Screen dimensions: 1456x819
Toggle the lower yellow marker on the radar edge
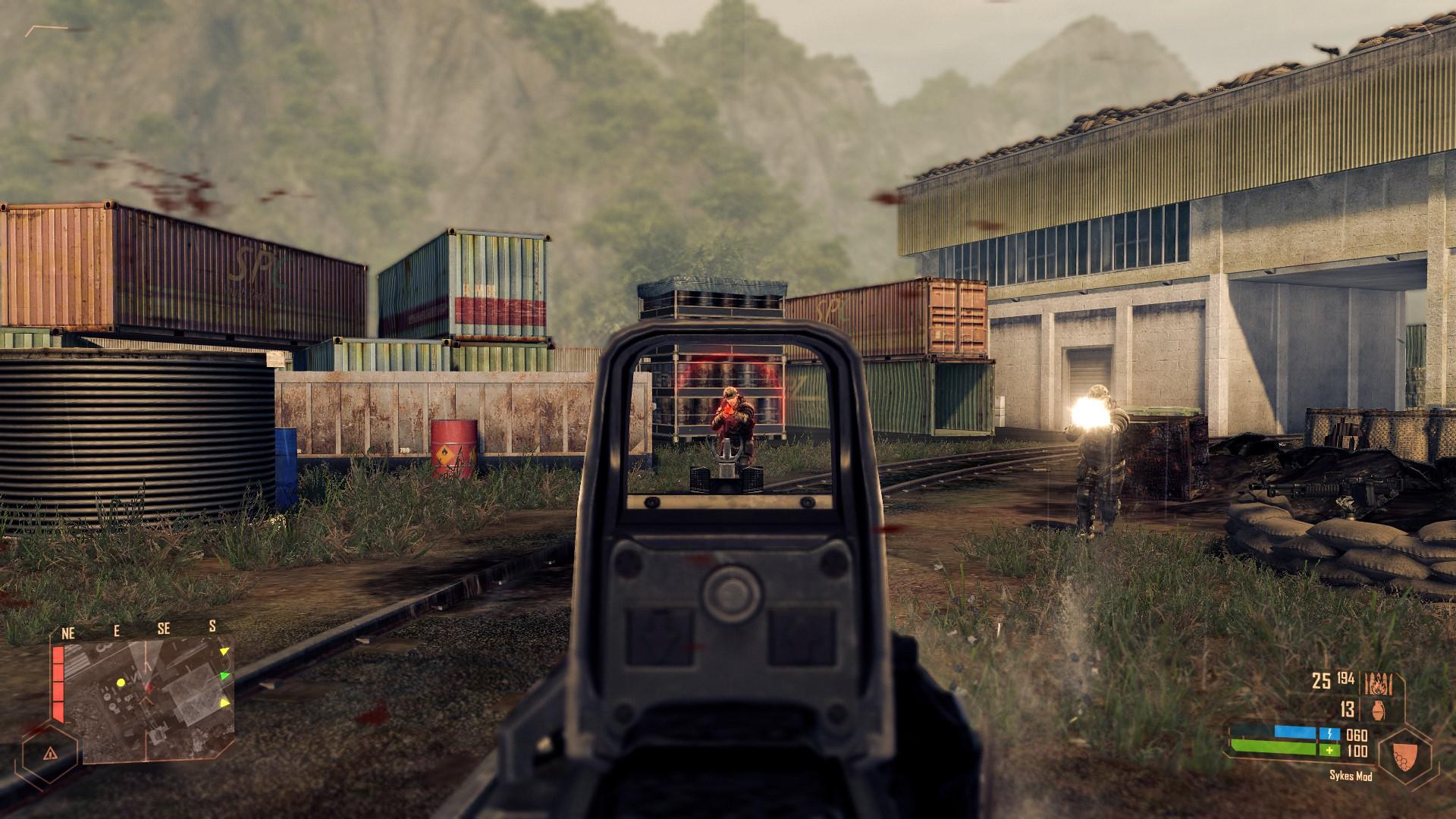click(225, 704)
